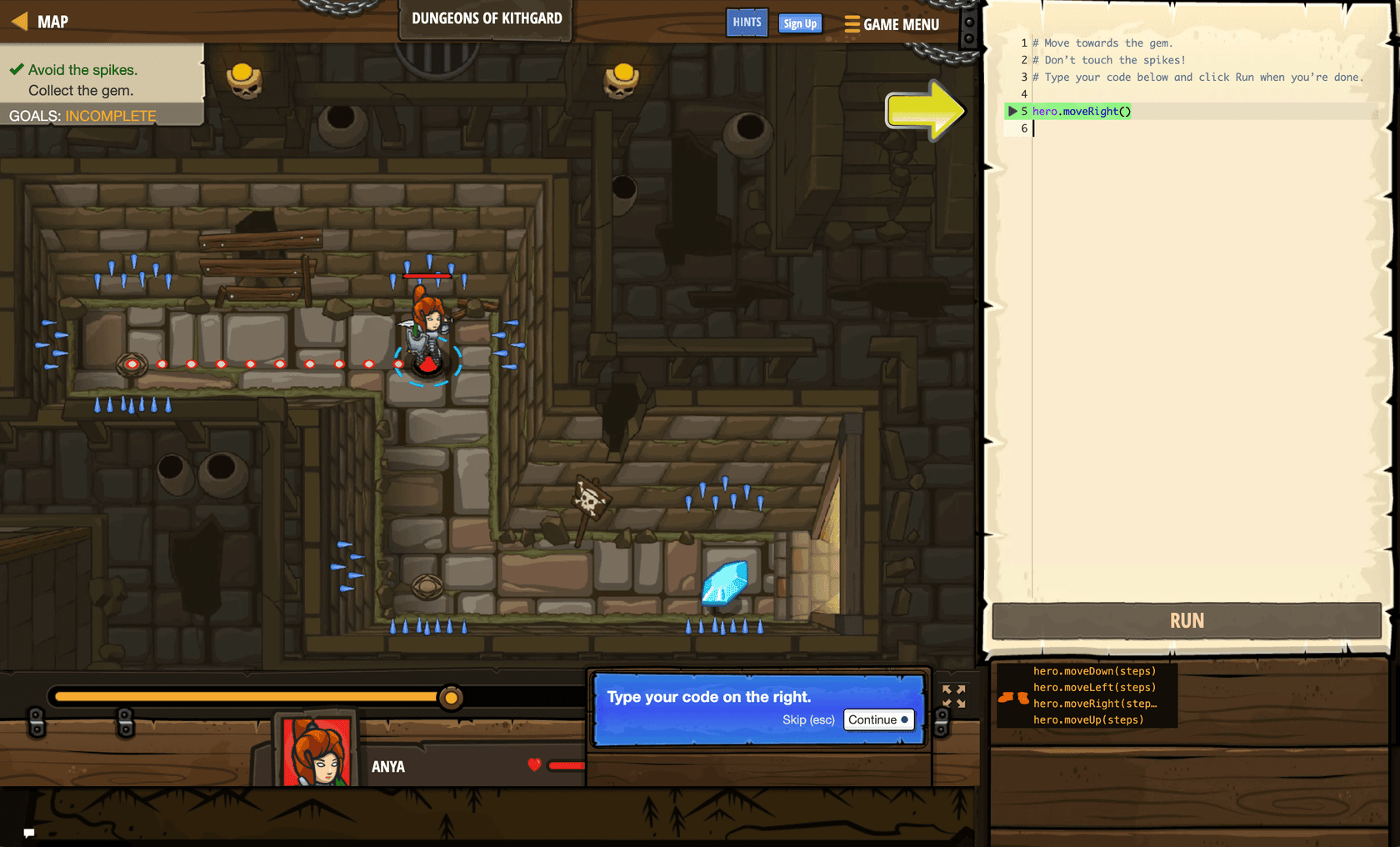Image resolution: width=1400 pixels, height=847 pixels.
Task: Click the Skip (esc) link
Action: pyautogui.click(x=807, y=719)
